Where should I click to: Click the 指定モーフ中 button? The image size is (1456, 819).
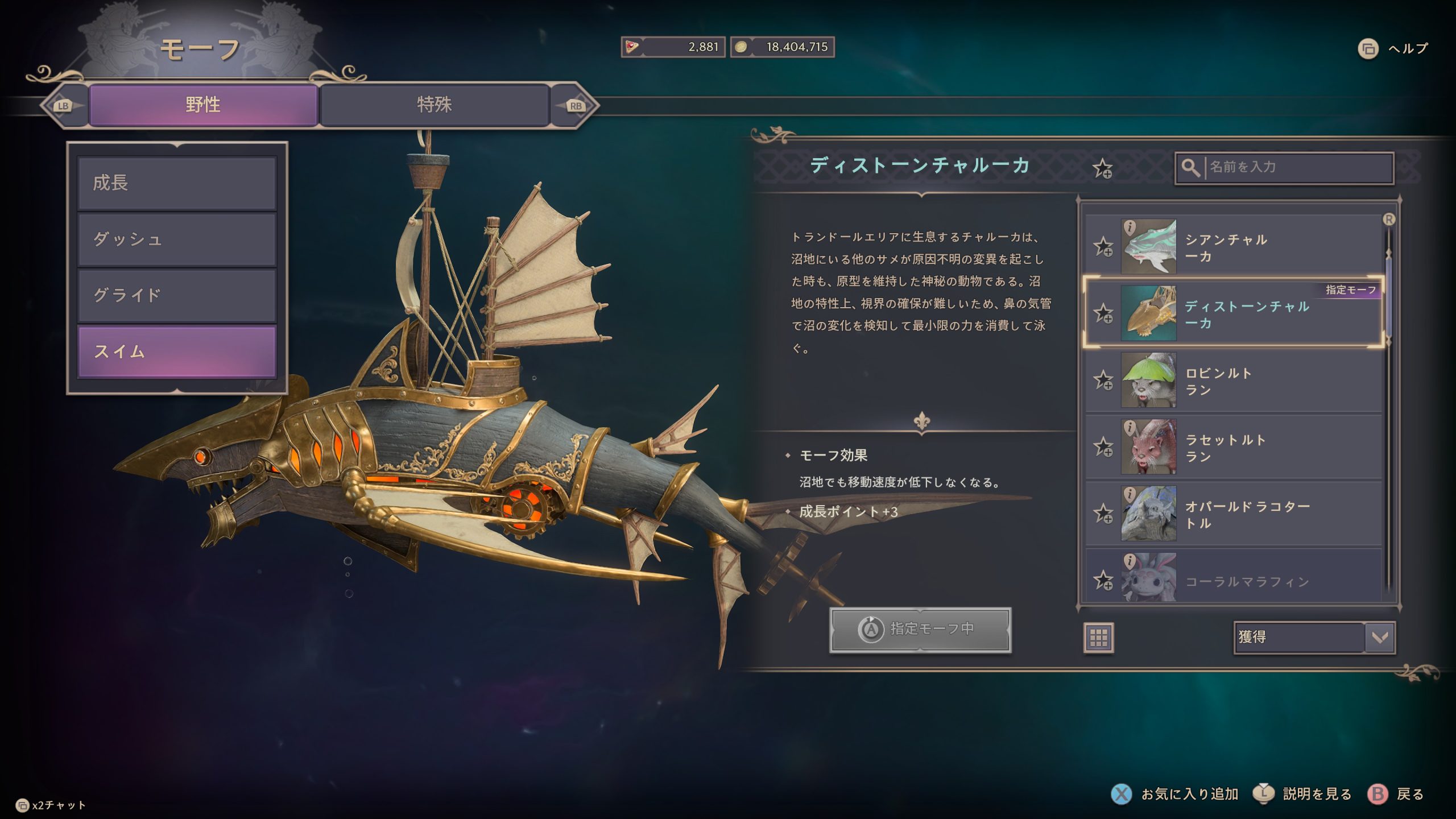pos(920,630)
